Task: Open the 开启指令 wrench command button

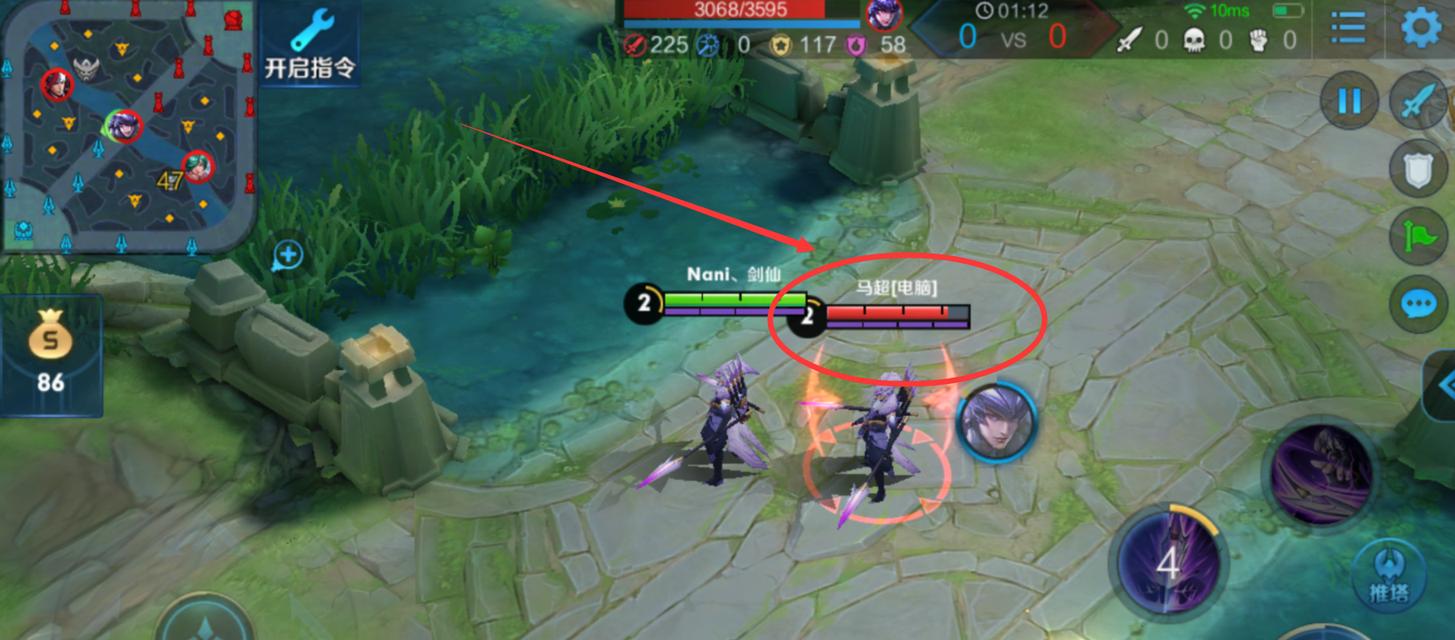Action: (x=310, y=43)
